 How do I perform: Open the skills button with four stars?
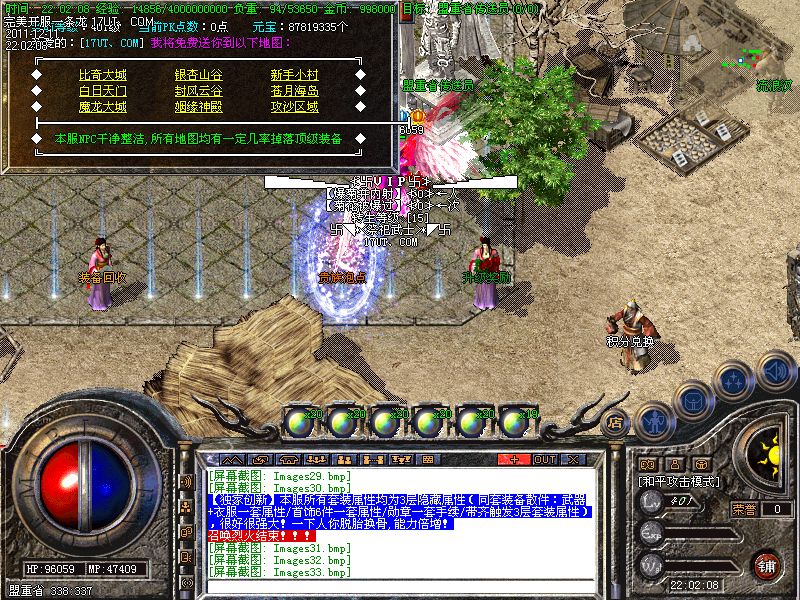coord(736,381)
